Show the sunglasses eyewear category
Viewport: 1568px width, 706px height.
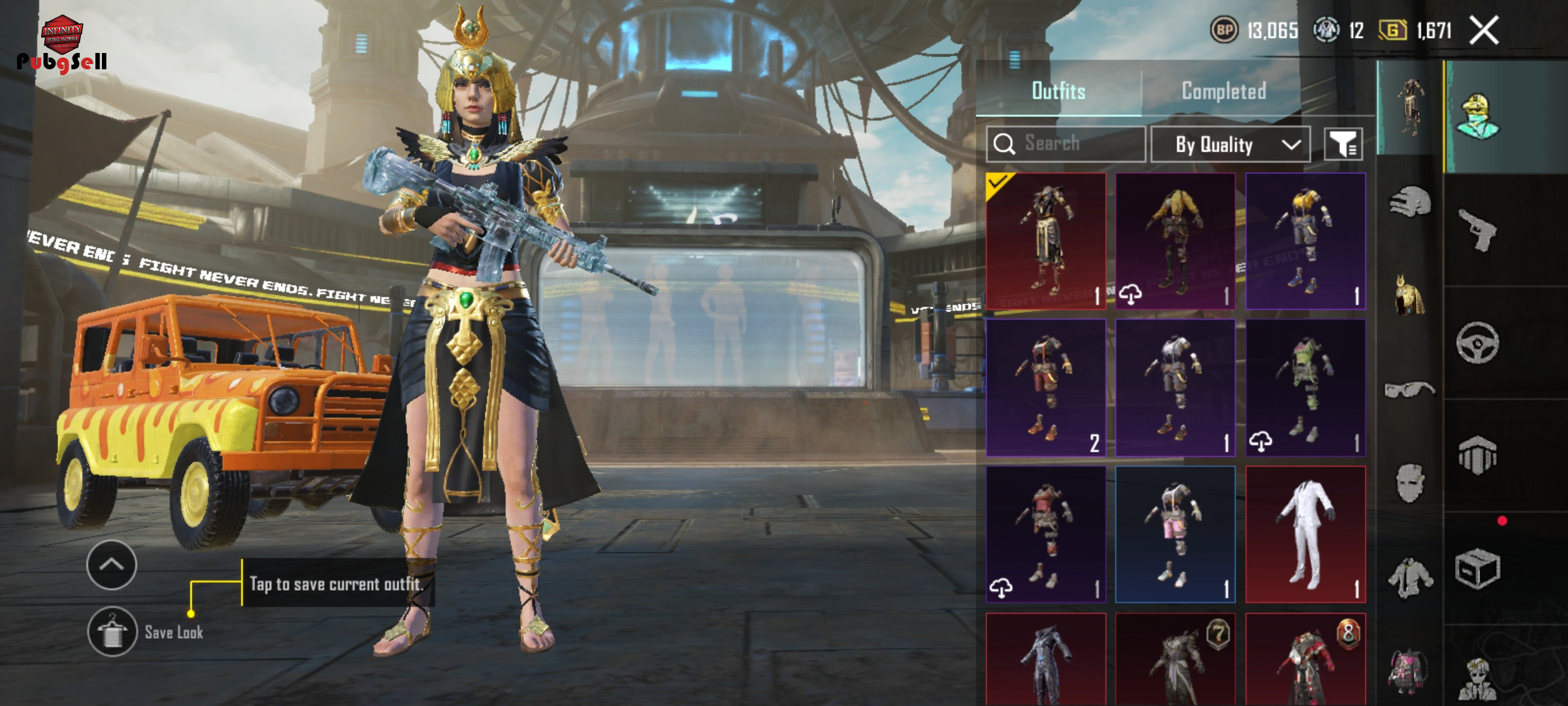point(1409,390)
